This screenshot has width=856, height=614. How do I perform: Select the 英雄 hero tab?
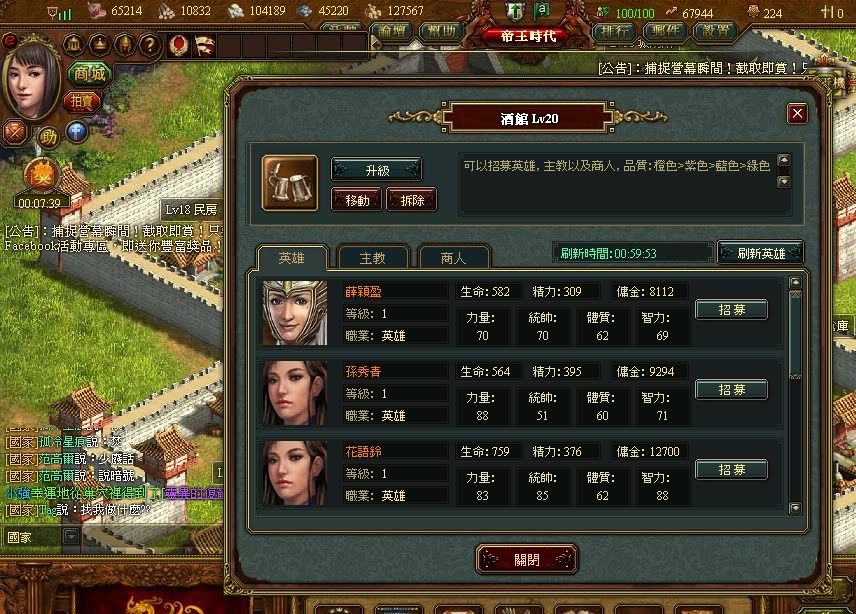point(289,258)
